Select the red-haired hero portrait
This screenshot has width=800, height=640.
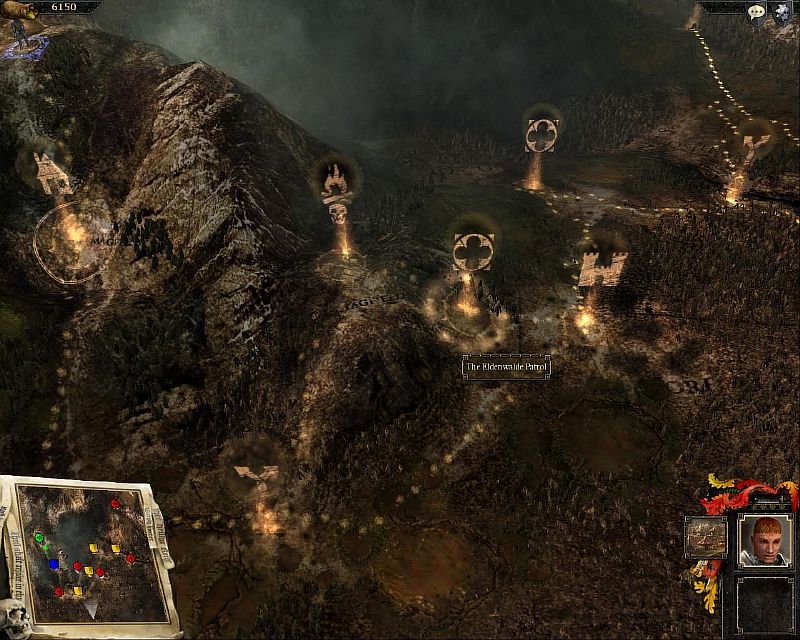tap(764, 541)
